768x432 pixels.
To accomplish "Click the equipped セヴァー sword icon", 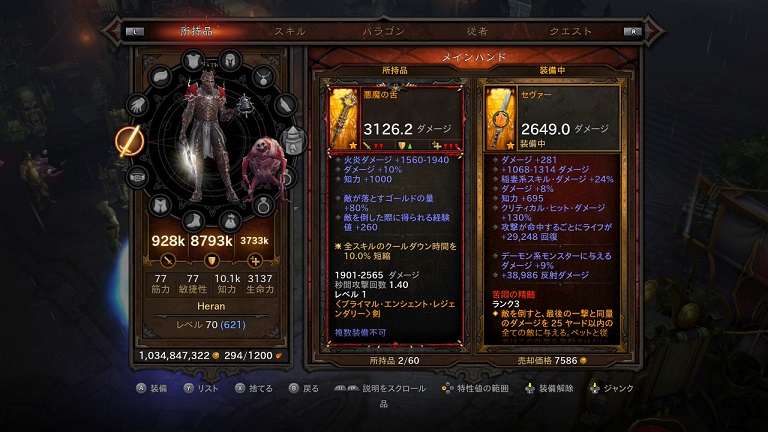I will 502,116.
